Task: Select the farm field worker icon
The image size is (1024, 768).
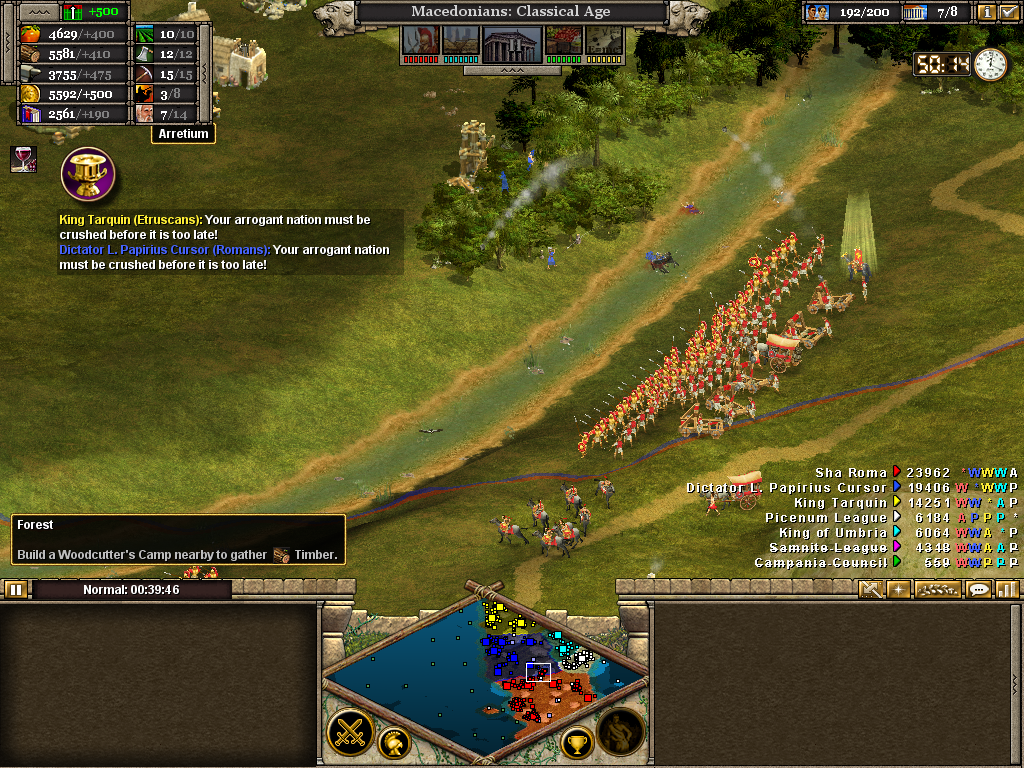Action: [x=145, y=34]
